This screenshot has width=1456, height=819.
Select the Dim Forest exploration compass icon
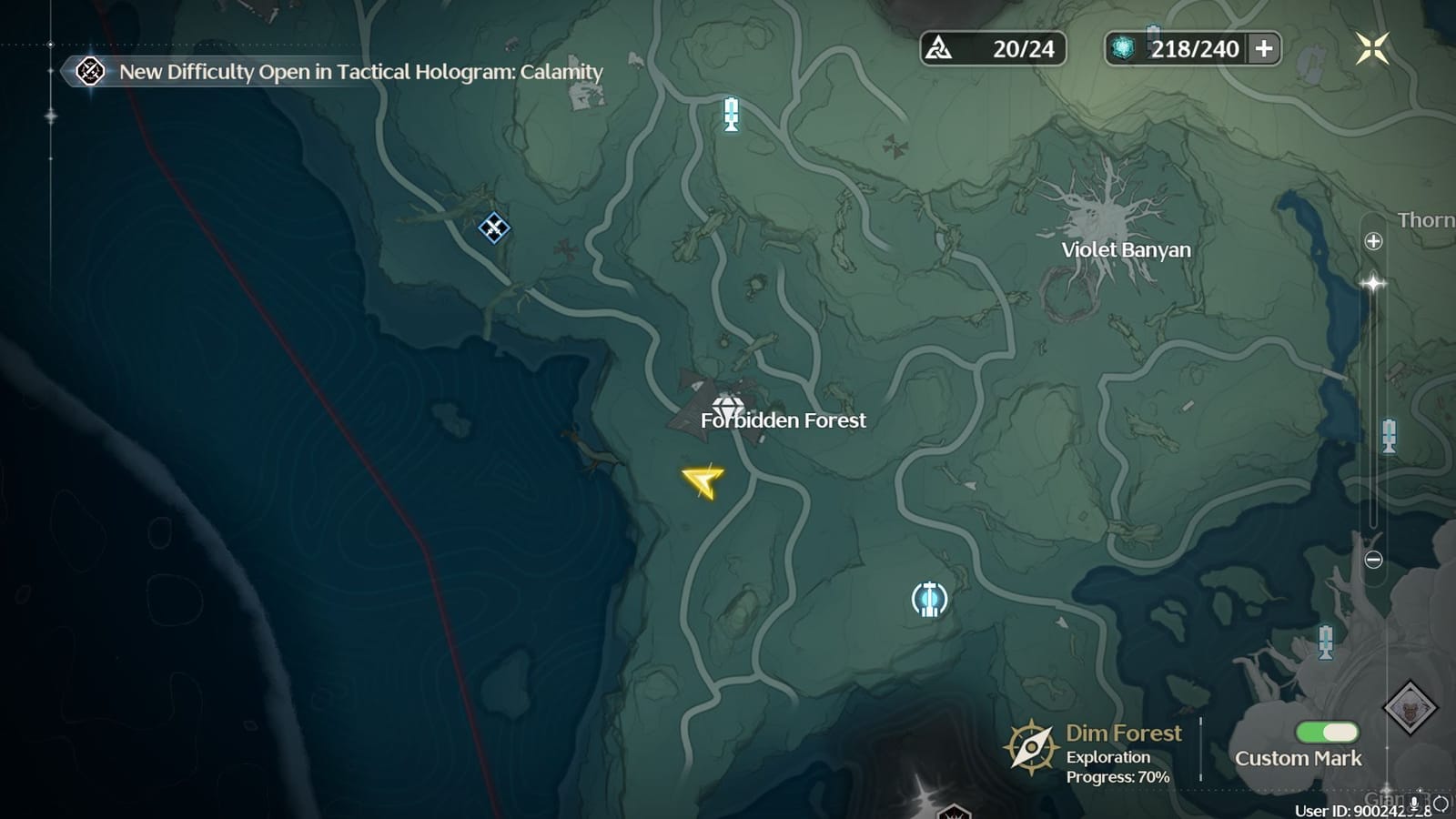tap(1031, 745)
